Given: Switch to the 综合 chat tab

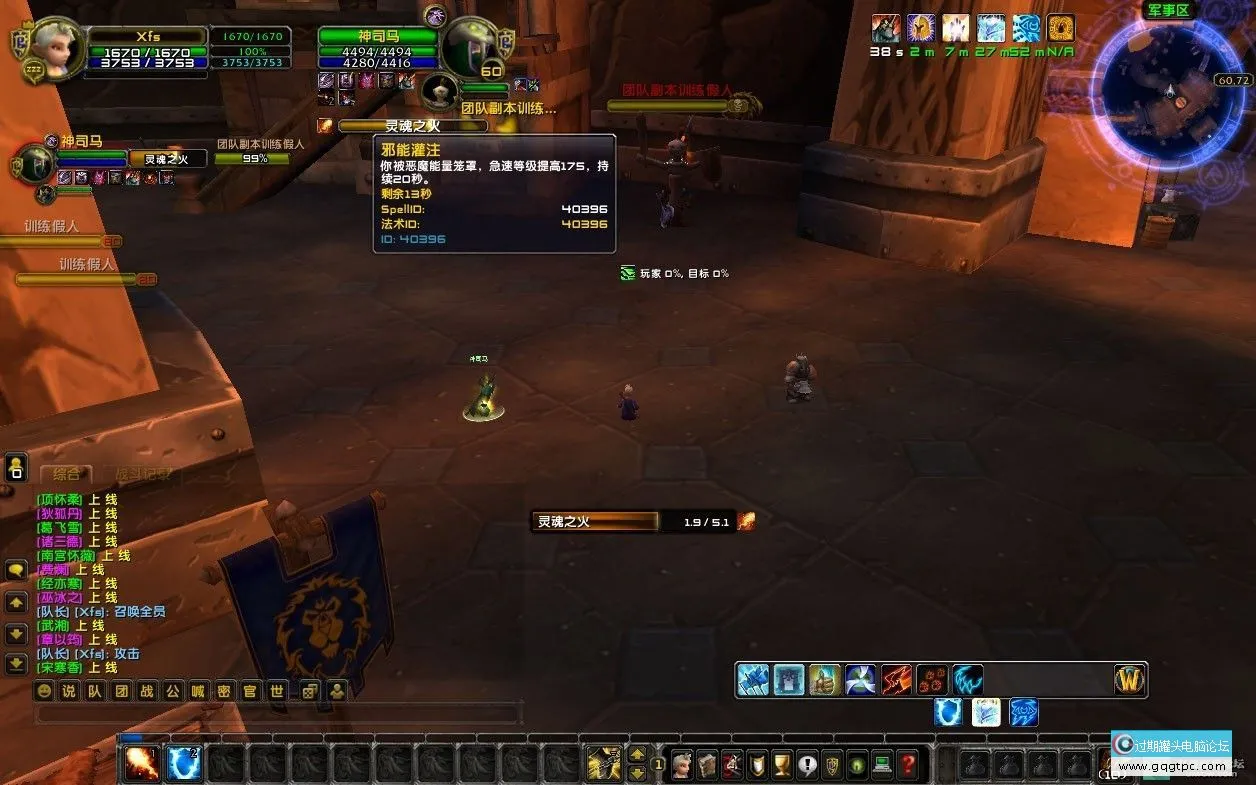Looking at the screenshot, I should [x=67, y=474].
